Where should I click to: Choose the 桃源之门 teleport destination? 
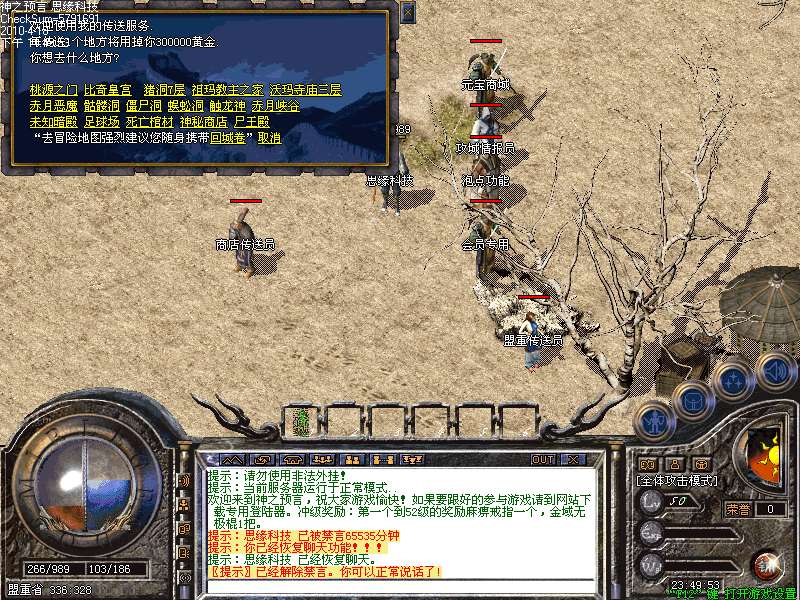(54, 90)
